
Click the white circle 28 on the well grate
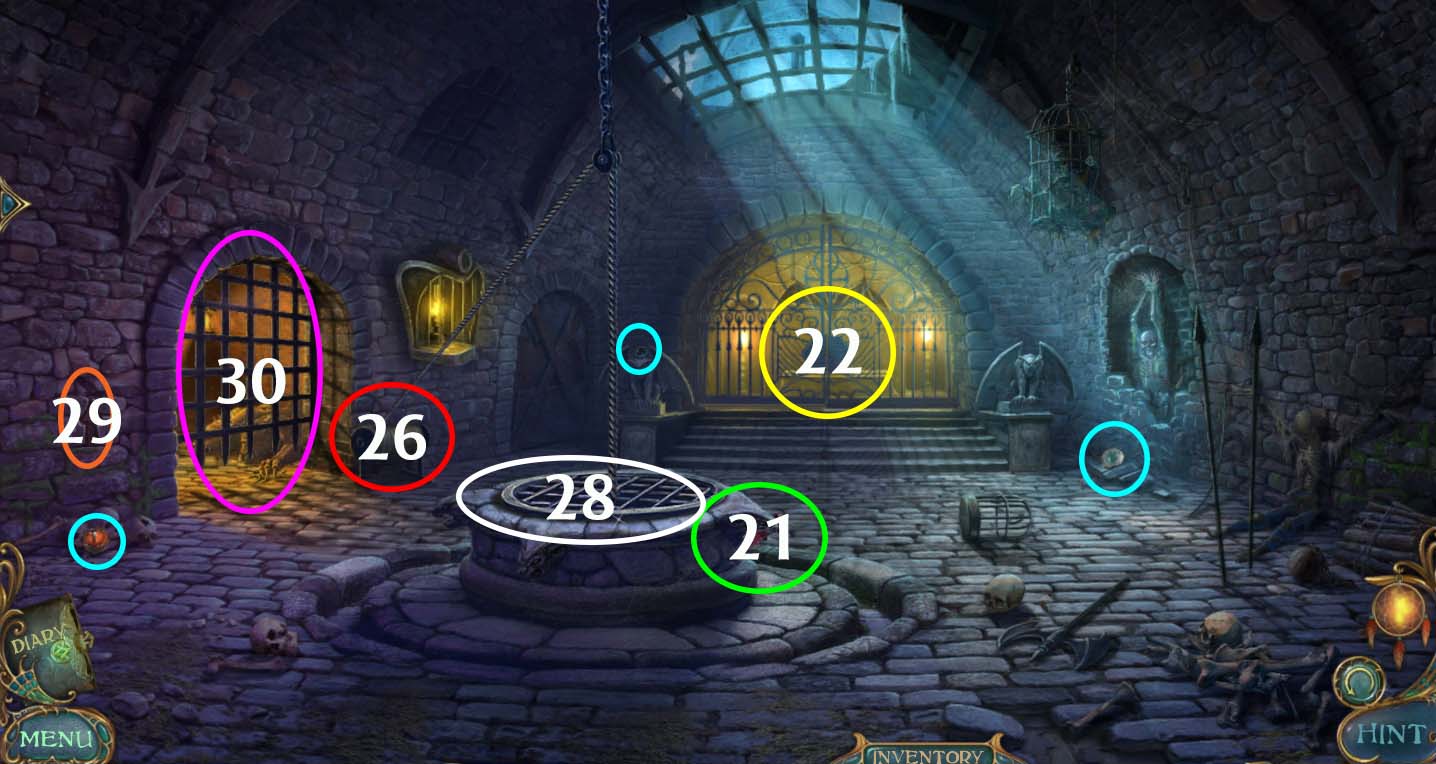(581, 498)
